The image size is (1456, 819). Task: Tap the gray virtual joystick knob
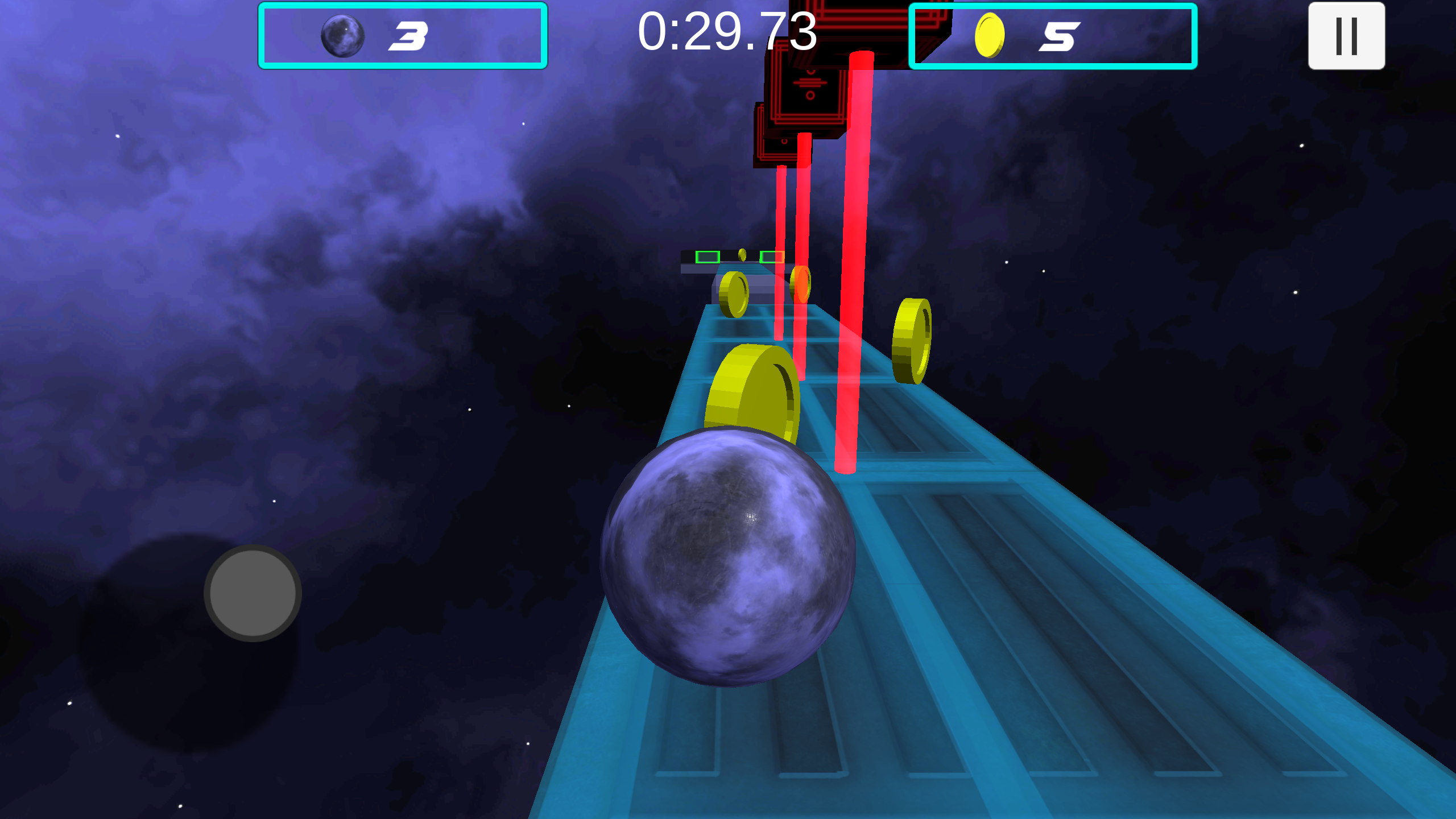253,593
